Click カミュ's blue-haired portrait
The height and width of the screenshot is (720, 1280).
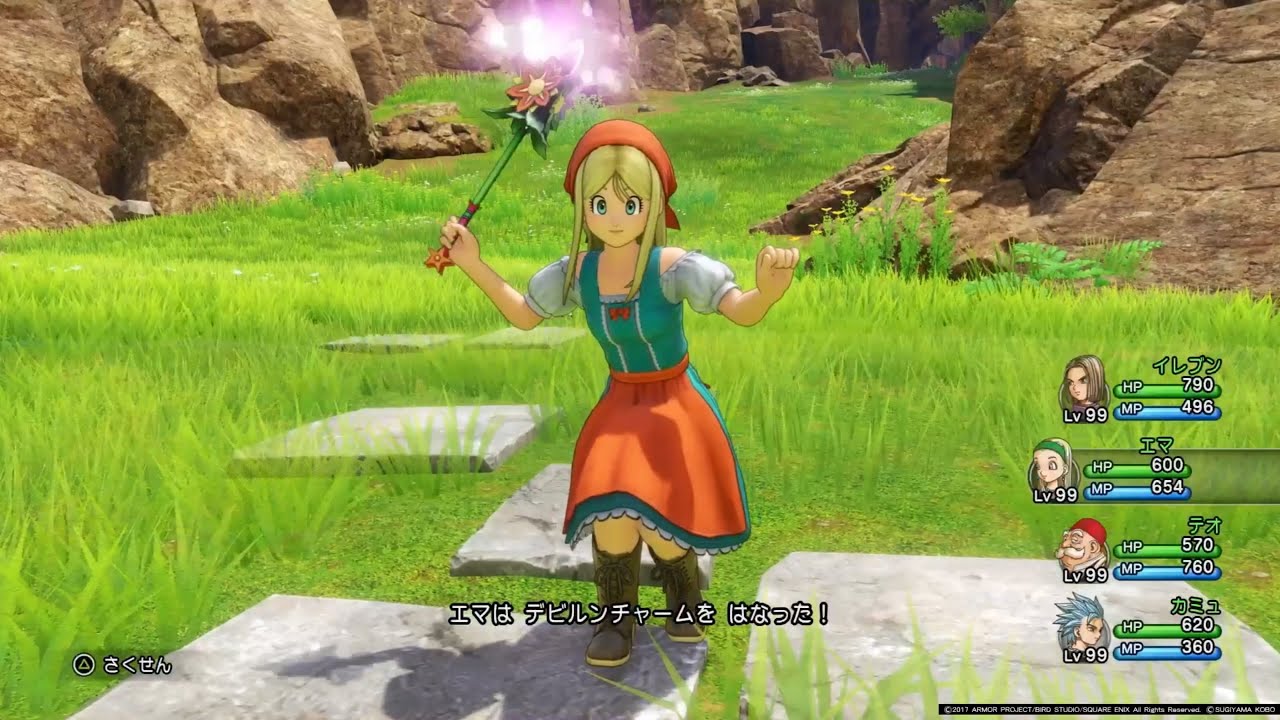(x=1079, y=622)
